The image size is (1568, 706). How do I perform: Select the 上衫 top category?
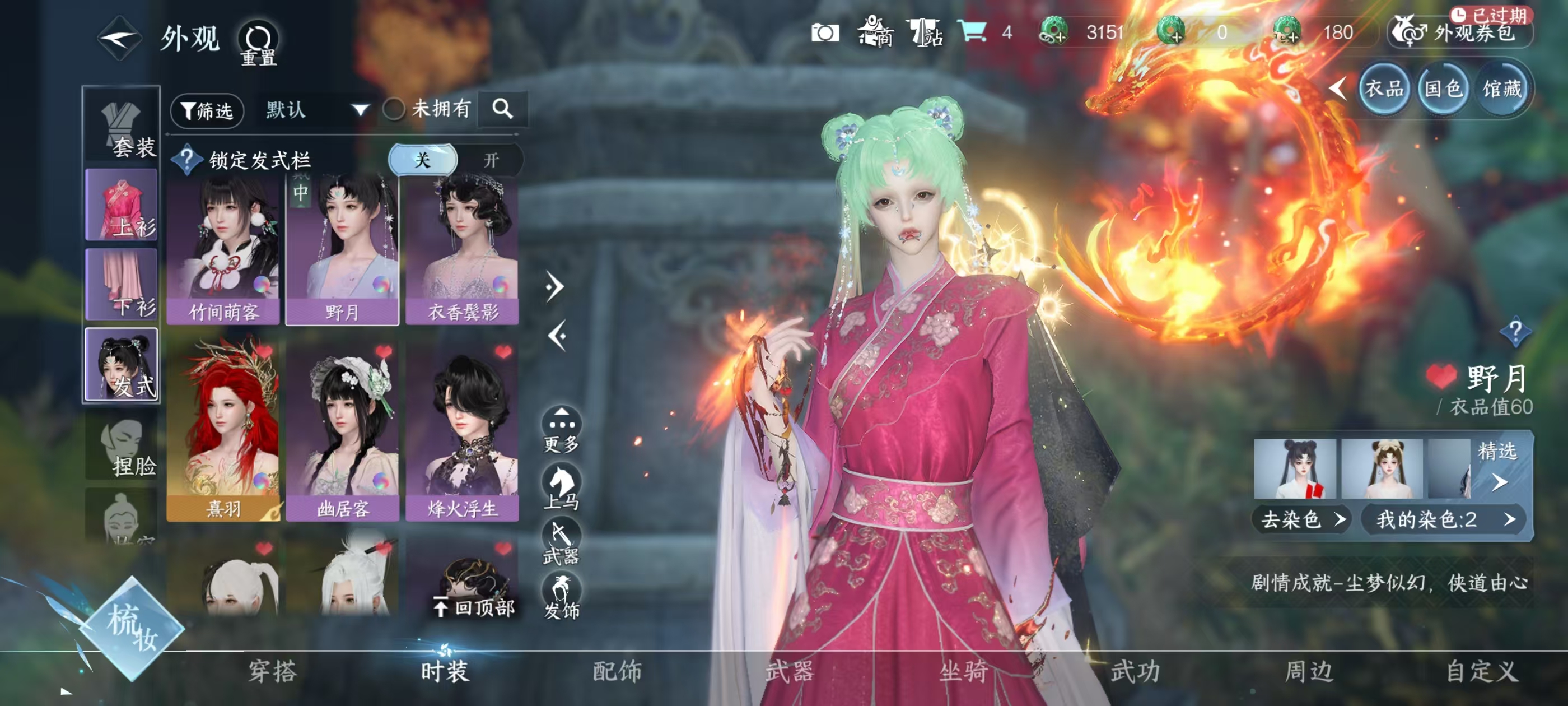click(x=122, y=205)
